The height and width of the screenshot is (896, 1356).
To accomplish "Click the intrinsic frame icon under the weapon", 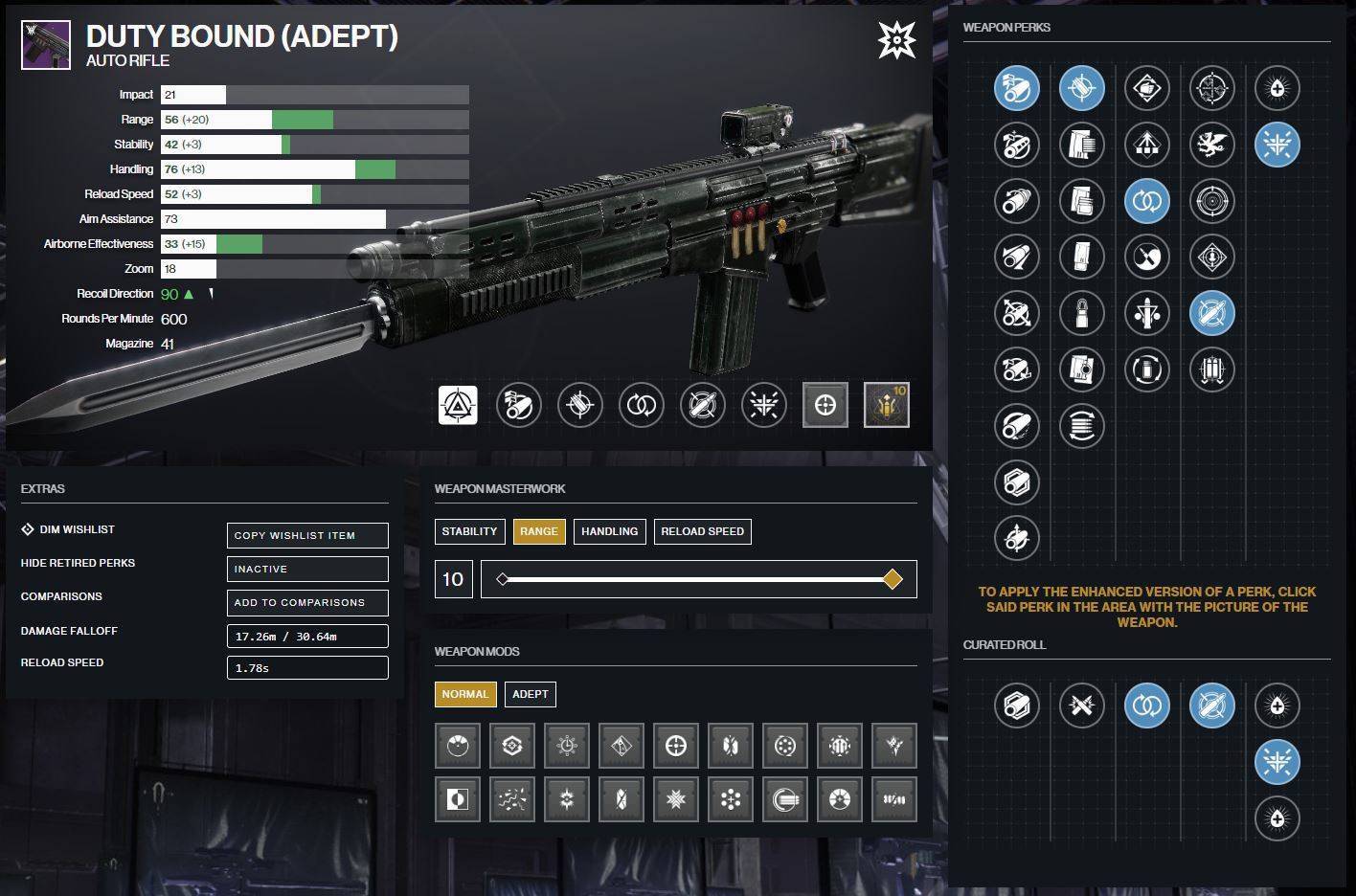I will point(458,405).
